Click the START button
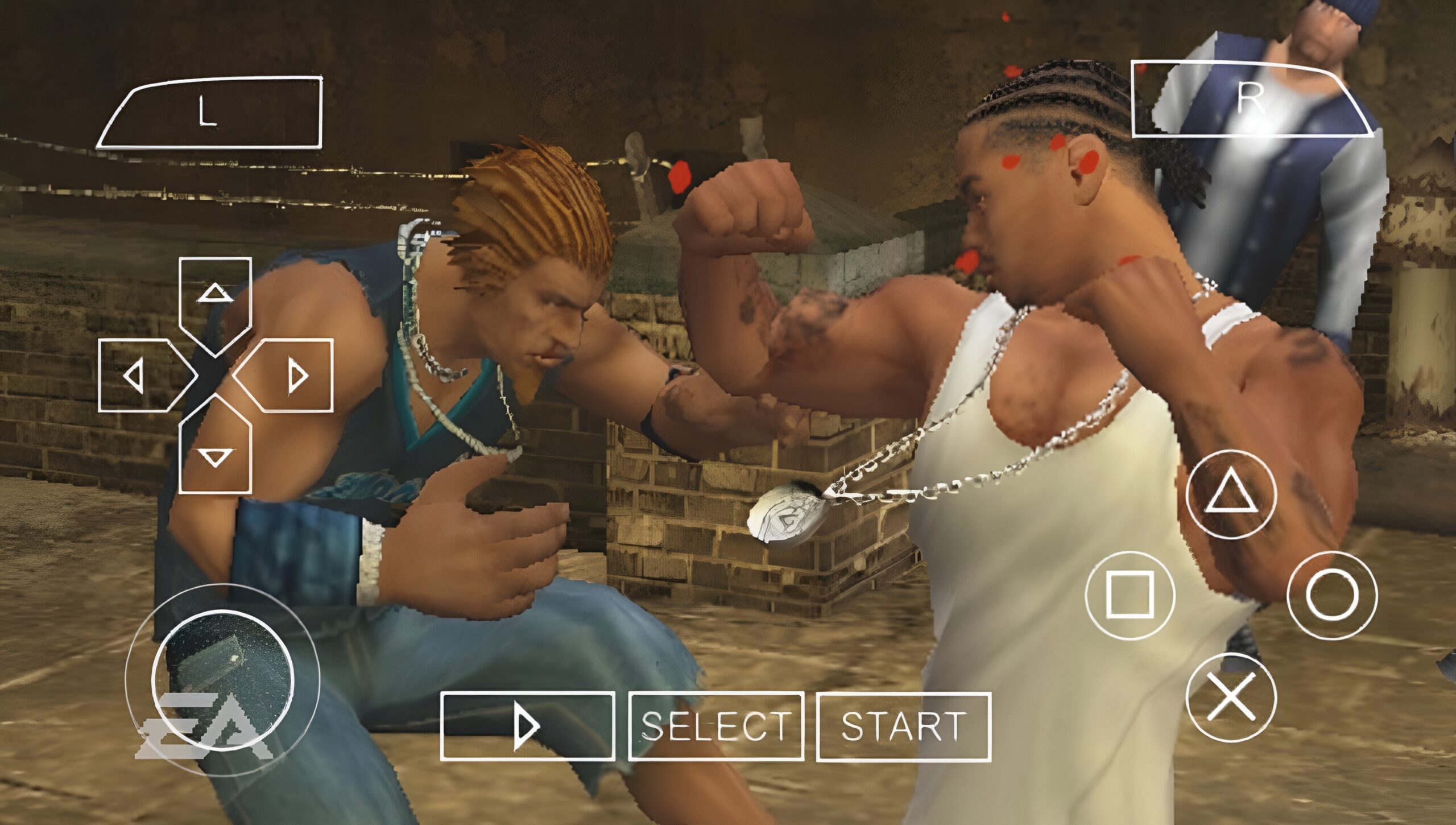 pos(904,727)
